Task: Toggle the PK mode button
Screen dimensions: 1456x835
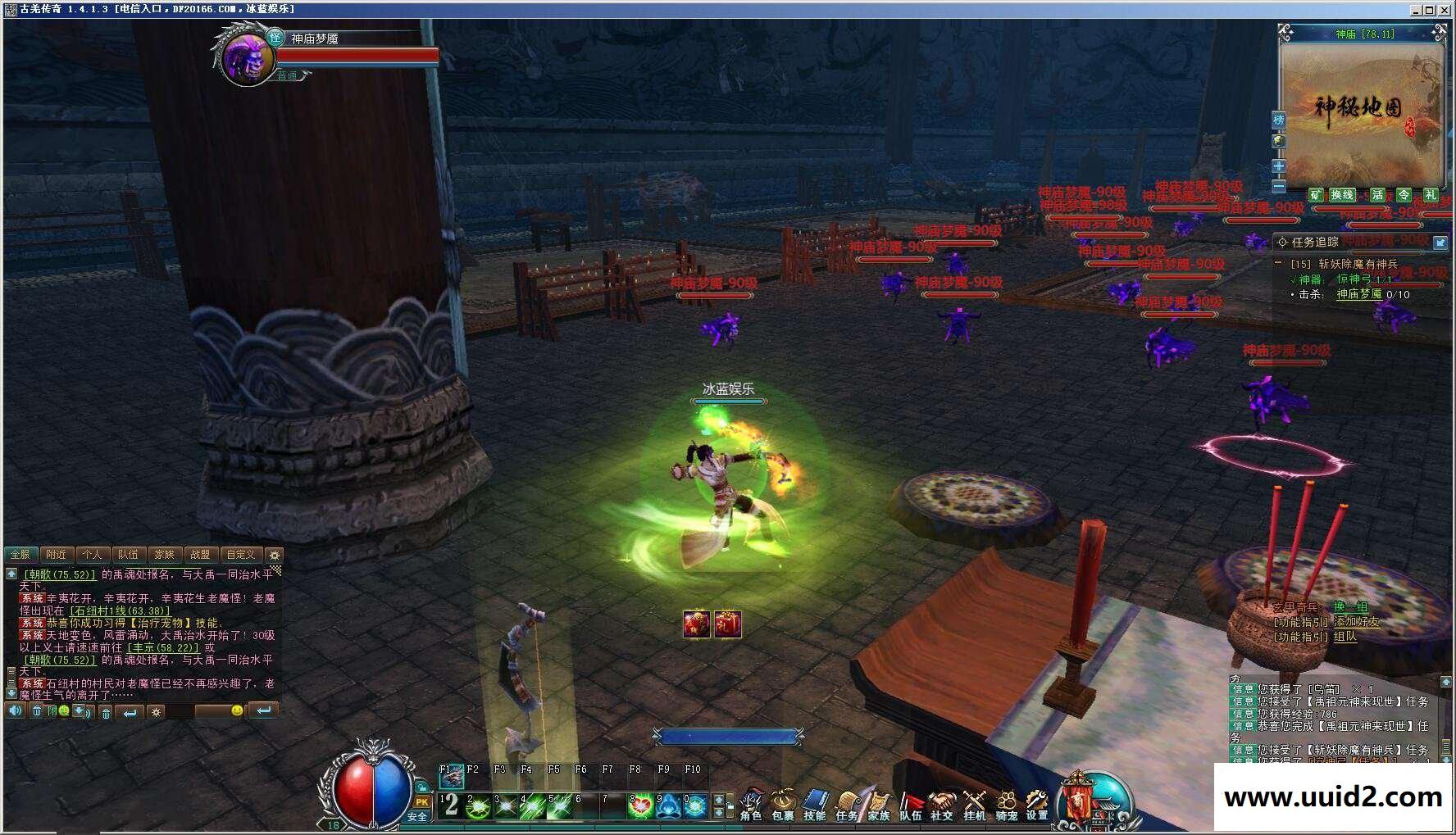Action: pos(422,801)
